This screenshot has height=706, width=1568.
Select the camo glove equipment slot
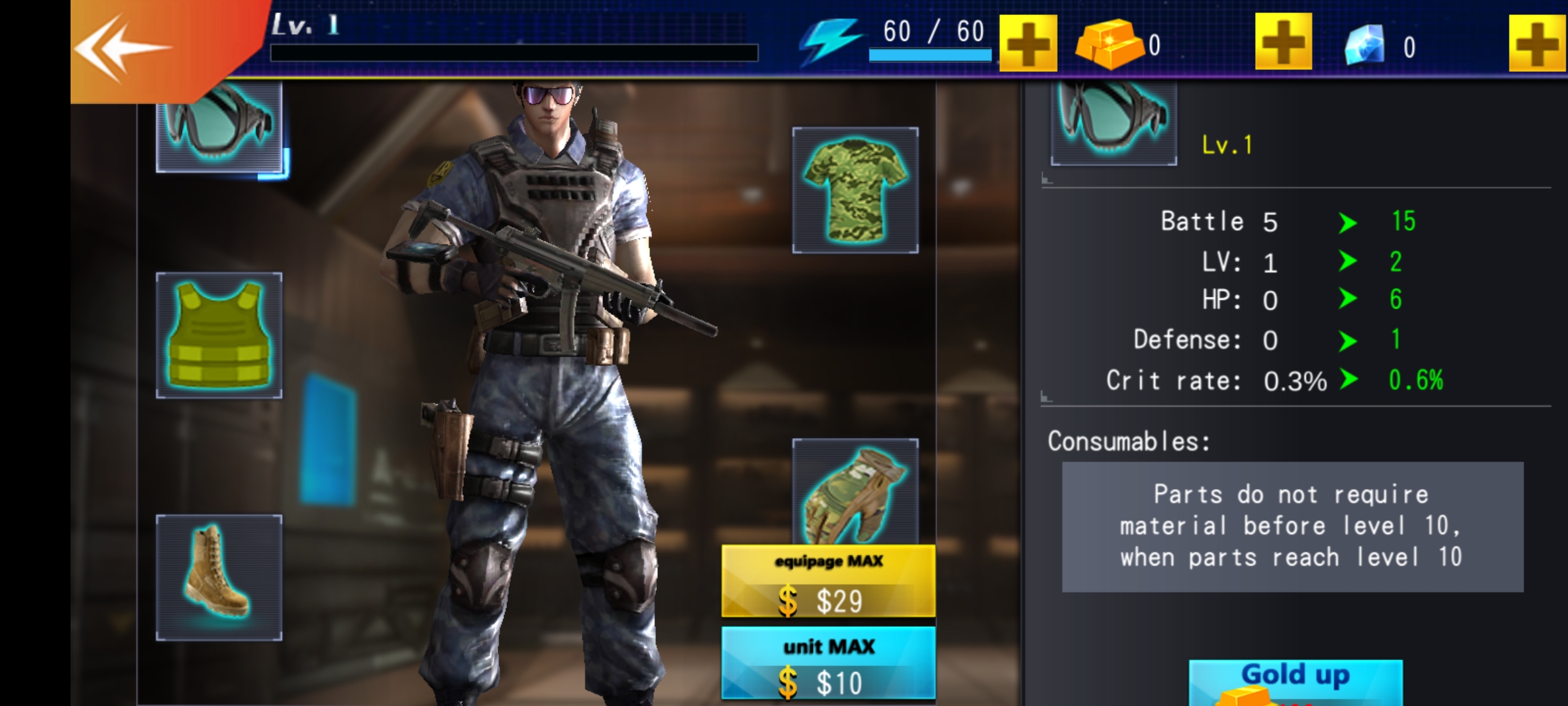point(855,492)
